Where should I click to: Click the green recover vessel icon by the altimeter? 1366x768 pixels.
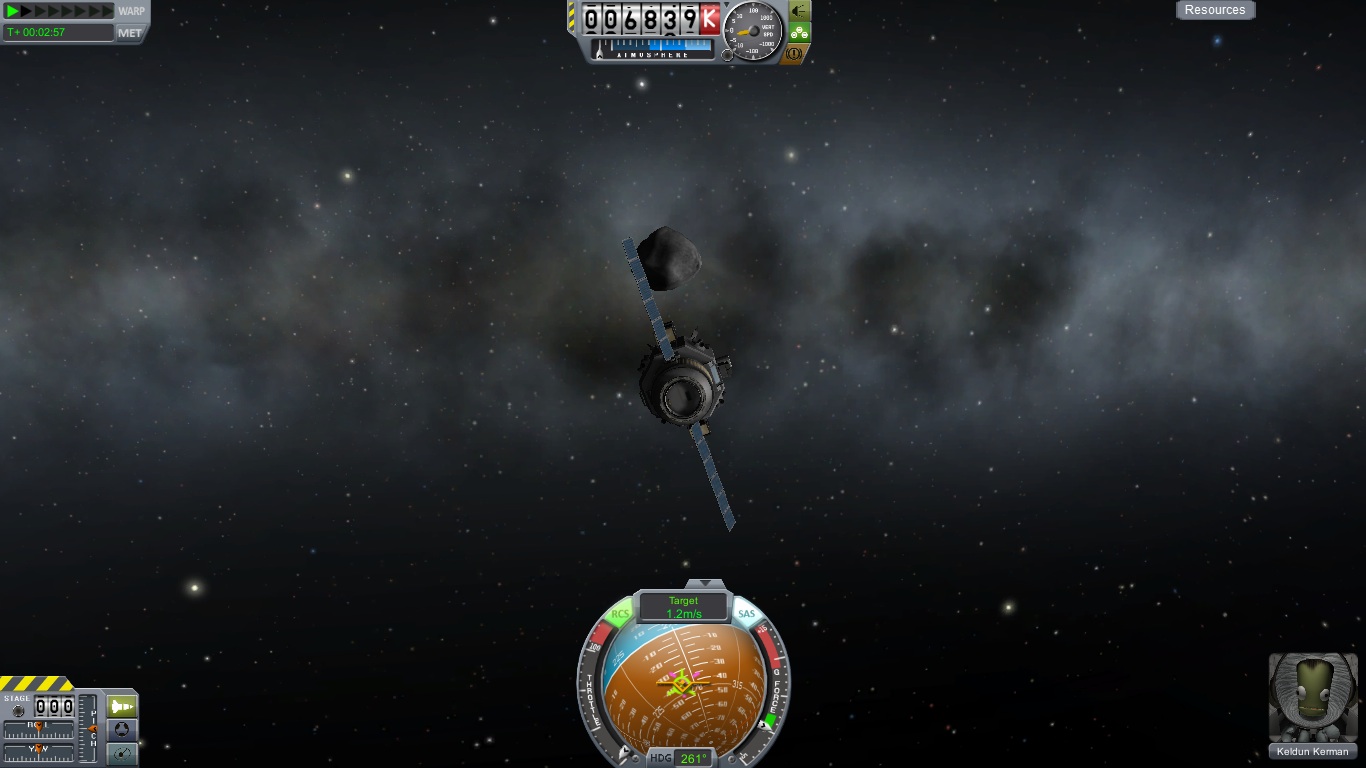799,10
